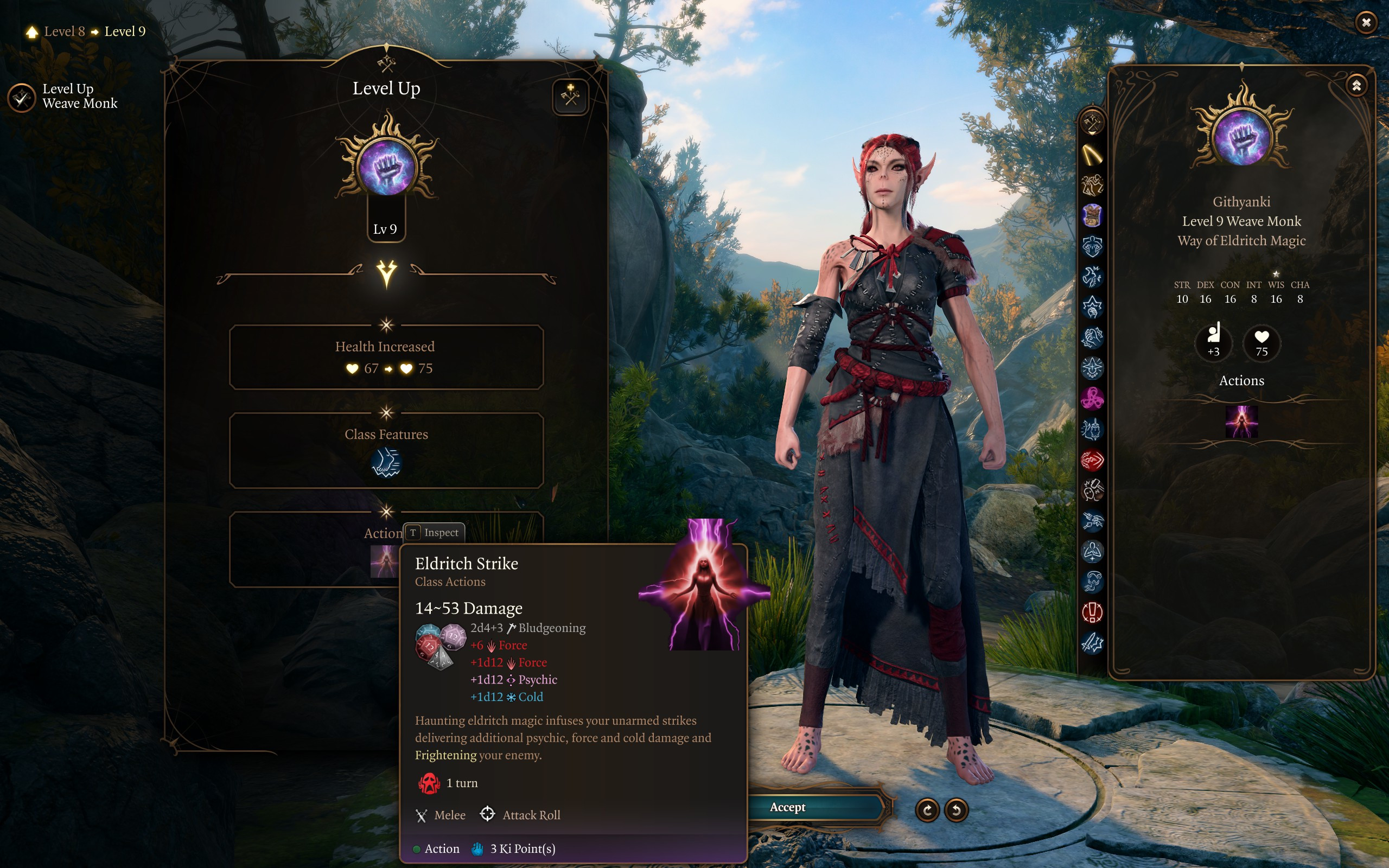Collapse the character summary panel
Viewport: 1389px width, 868px height.
(1356, 86)
